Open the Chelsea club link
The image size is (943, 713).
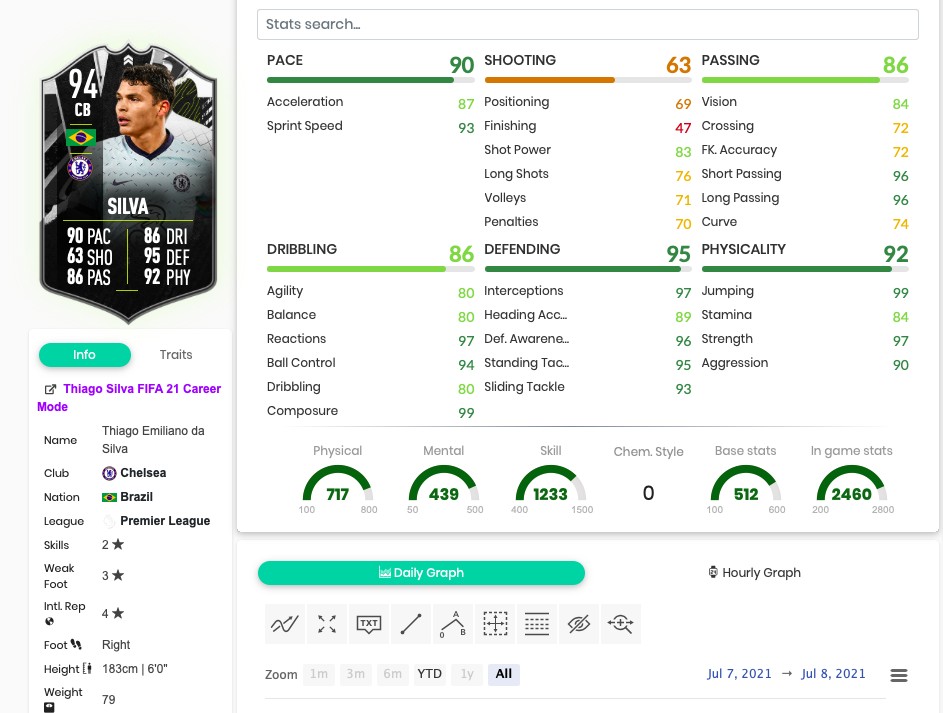pyautogui.click(x=143, y=473)
